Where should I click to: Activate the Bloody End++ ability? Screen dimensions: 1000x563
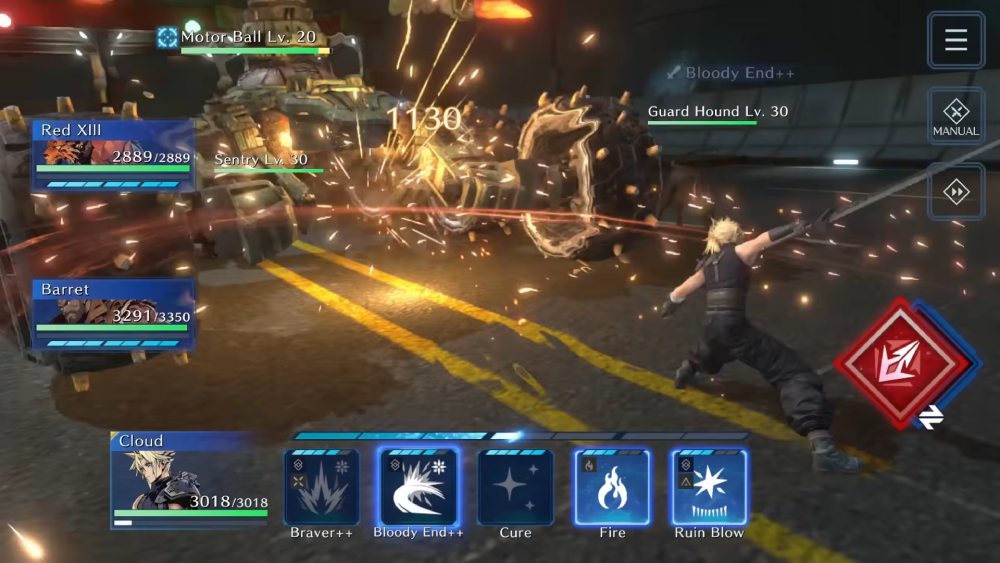(418, 488)
